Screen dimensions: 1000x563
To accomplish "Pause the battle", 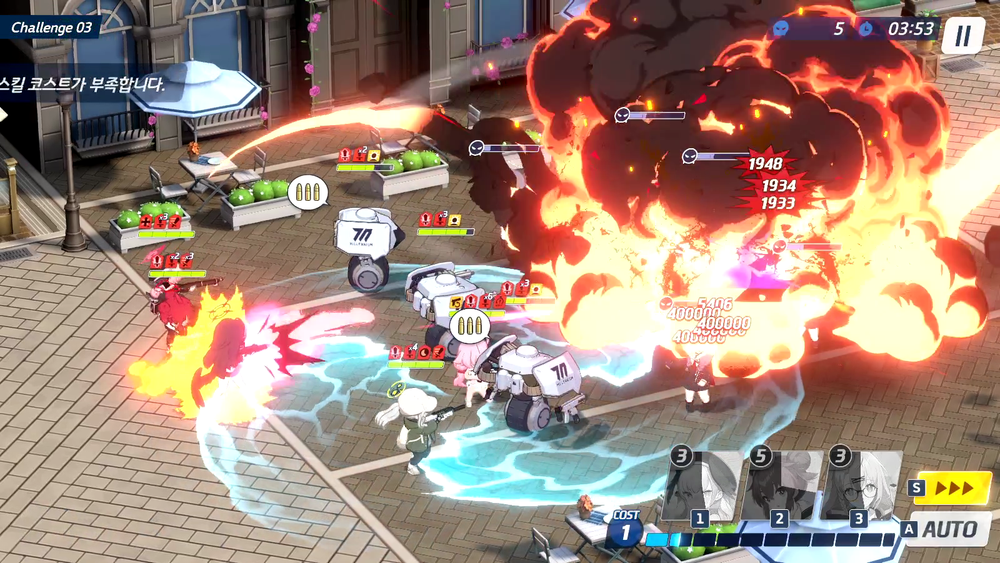I will click(x=962, y=36).
